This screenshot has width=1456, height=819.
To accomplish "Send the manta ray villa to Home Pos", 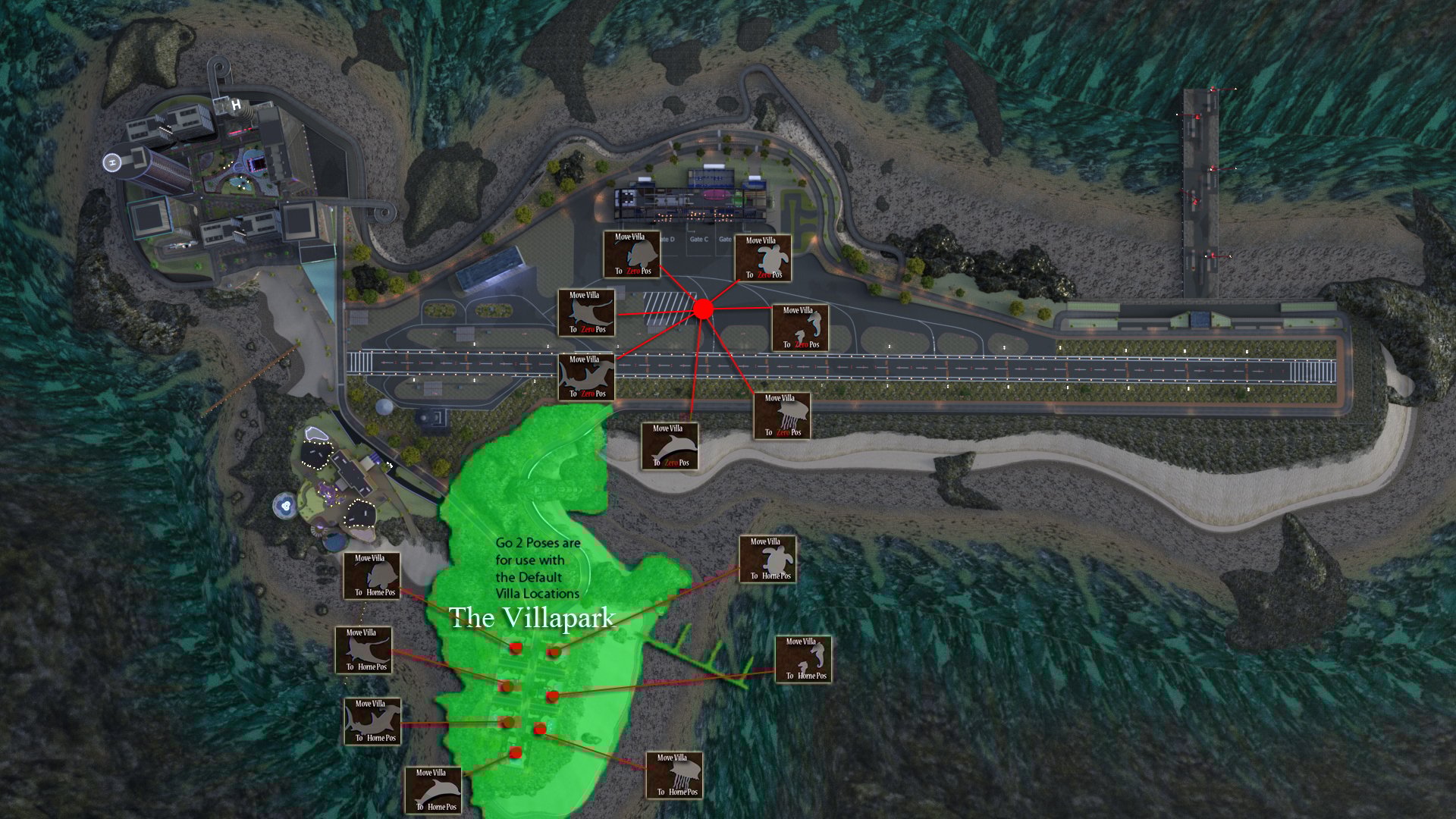I will (363, 651).
